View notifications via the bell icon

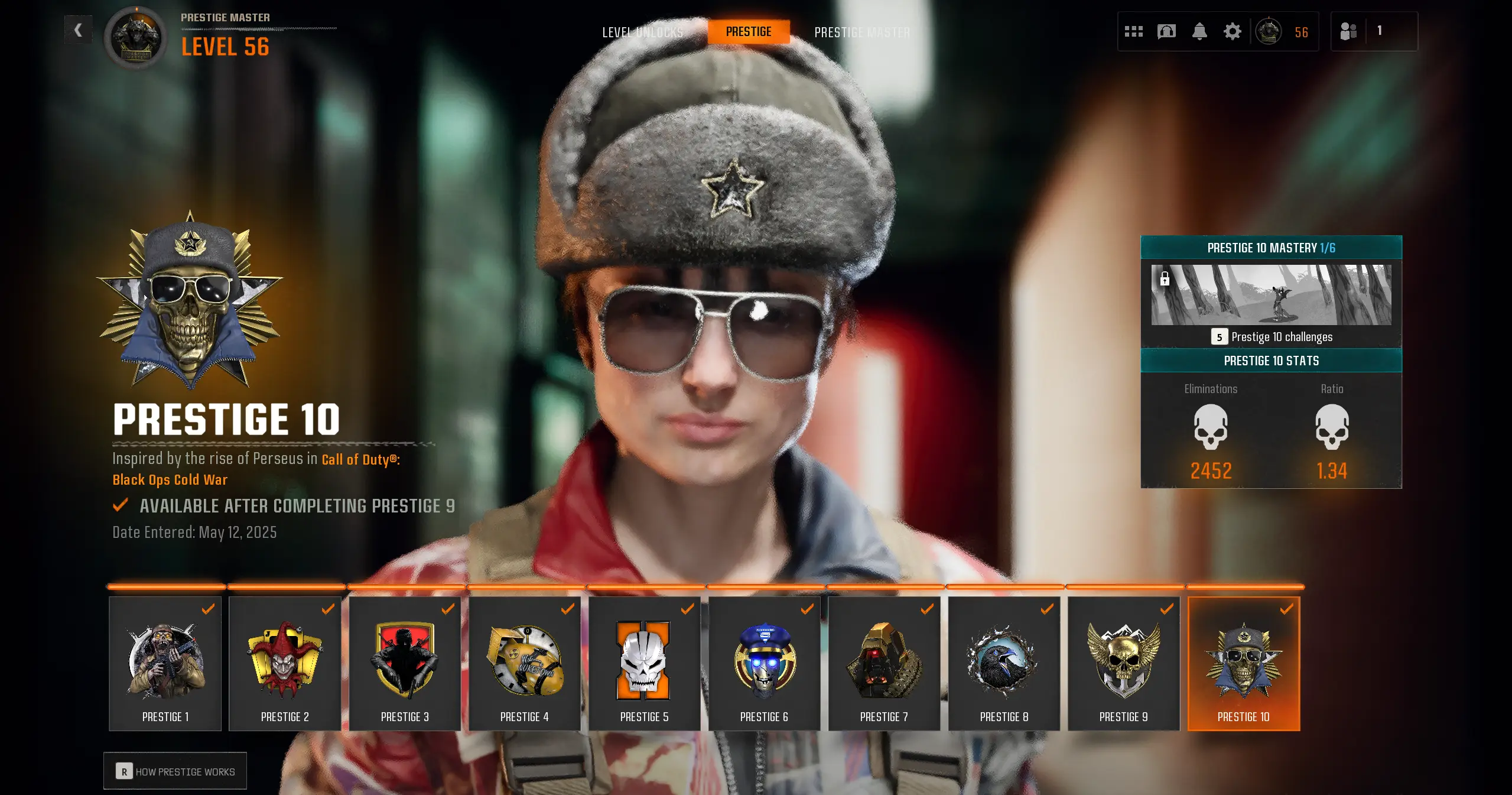coord(1199,31)
